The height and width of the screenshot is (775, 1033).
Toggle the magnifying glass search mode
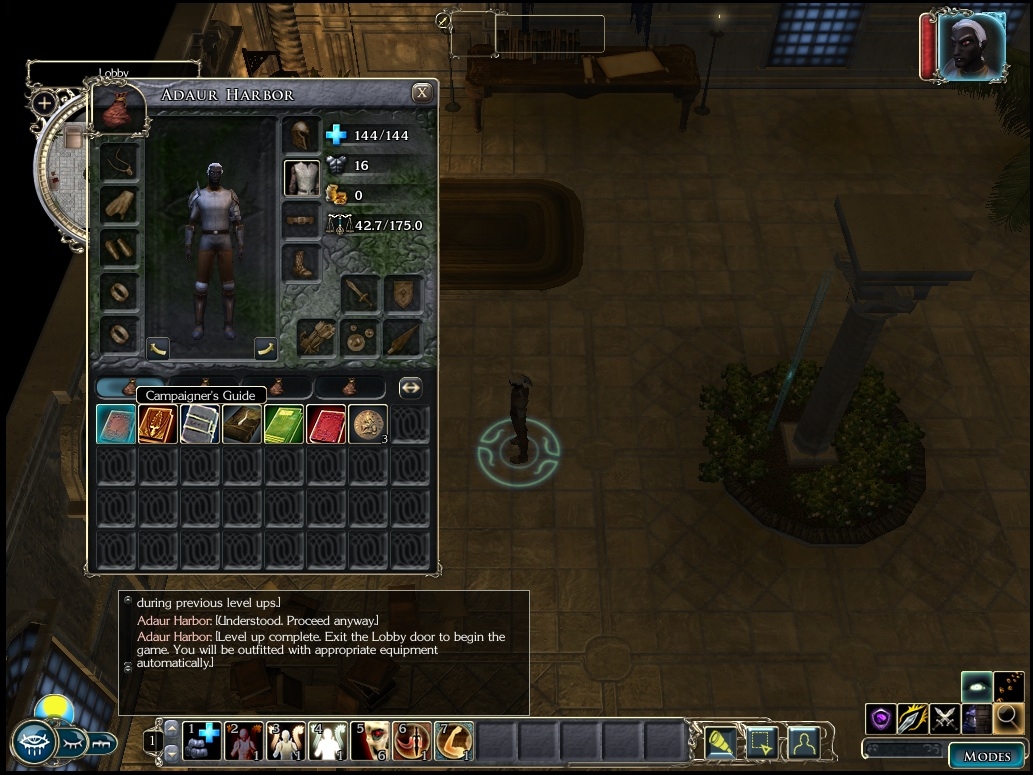[1008, 716]
